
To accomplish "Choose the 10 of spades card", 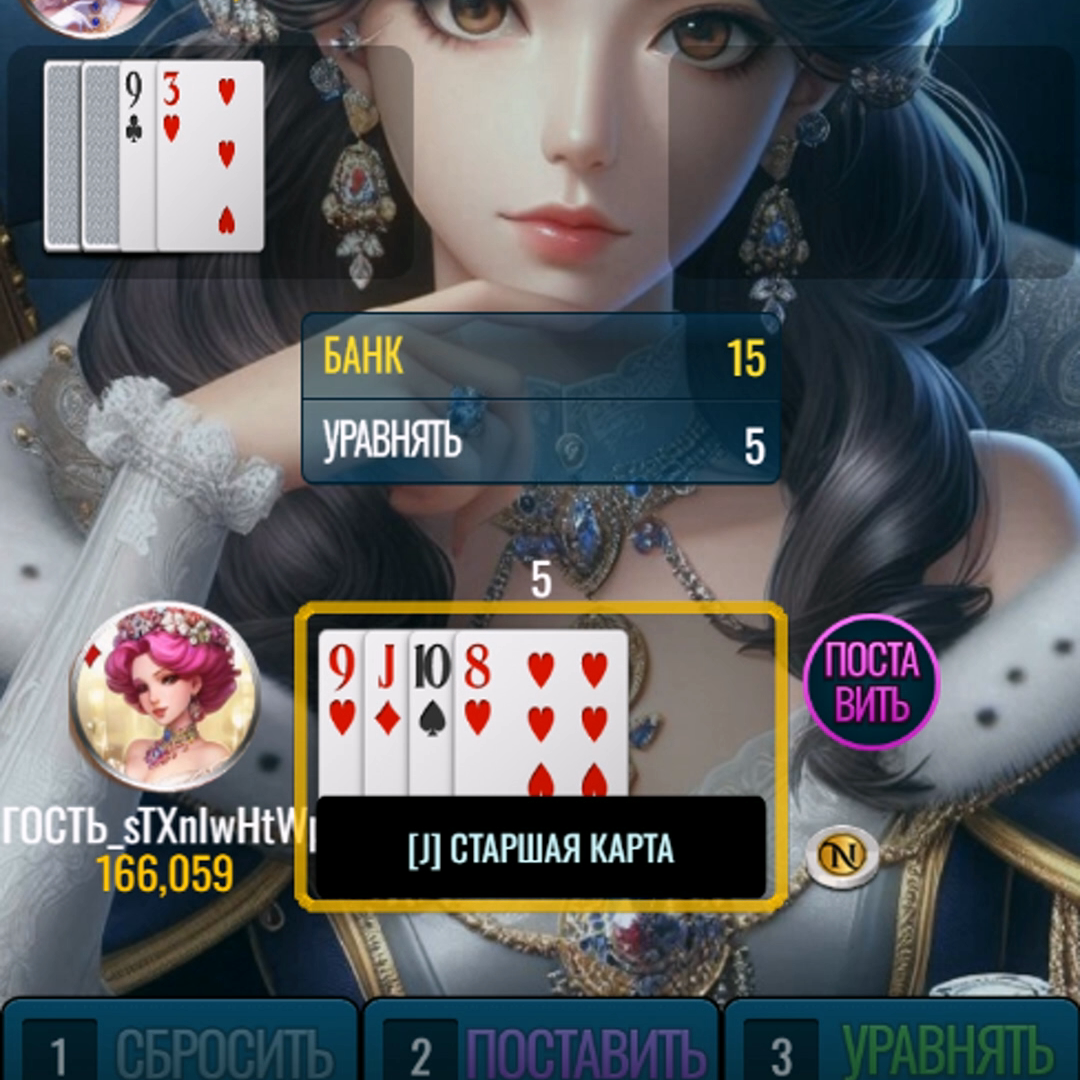I will pyautogui.click(x=431, y=712).
